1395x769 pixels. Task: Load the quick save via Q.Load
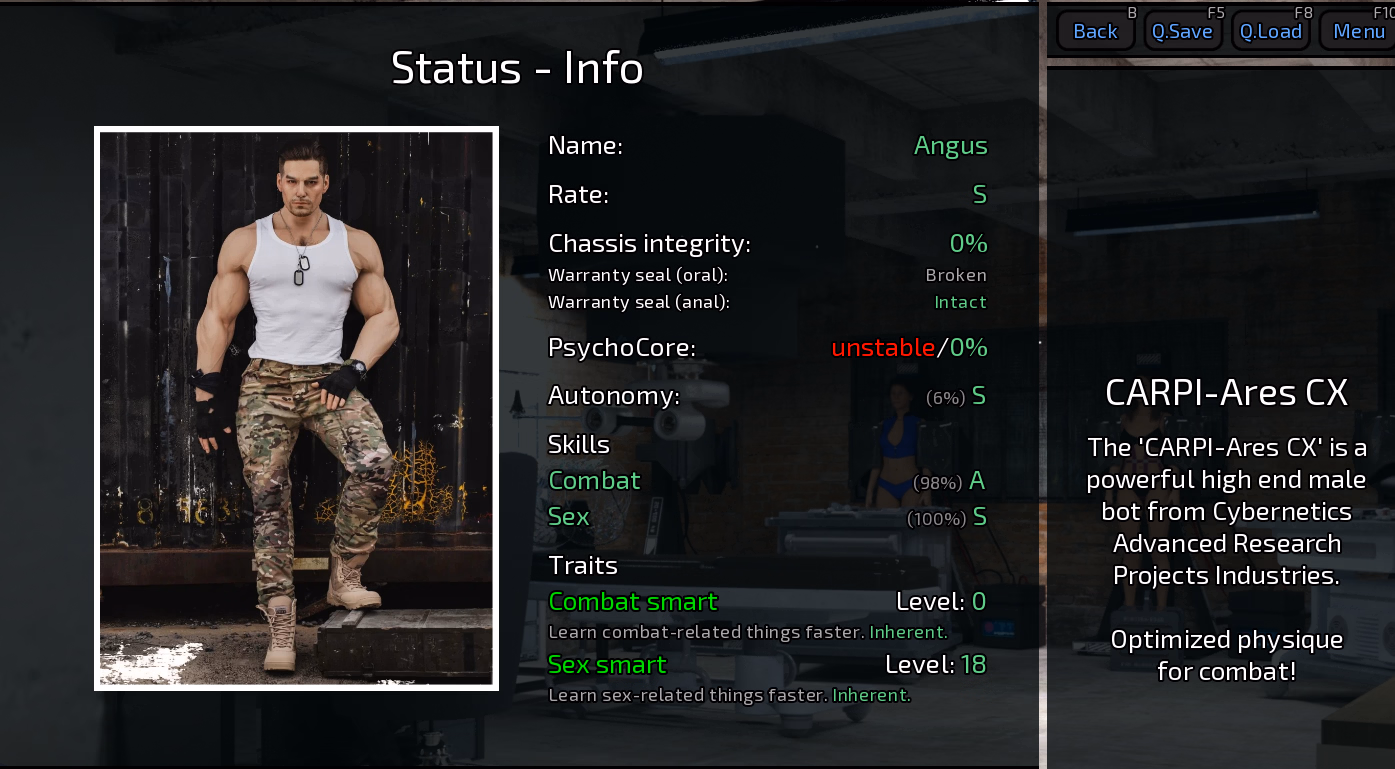pyautogui.click(x=1271, y=31)
